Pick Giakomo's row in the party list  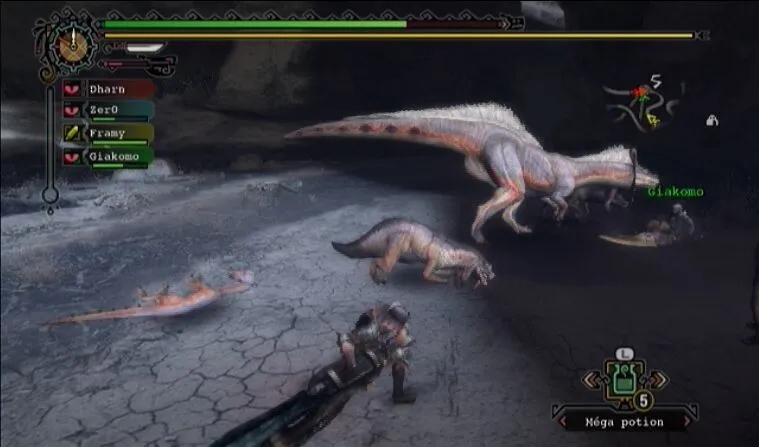coord(108,155)
